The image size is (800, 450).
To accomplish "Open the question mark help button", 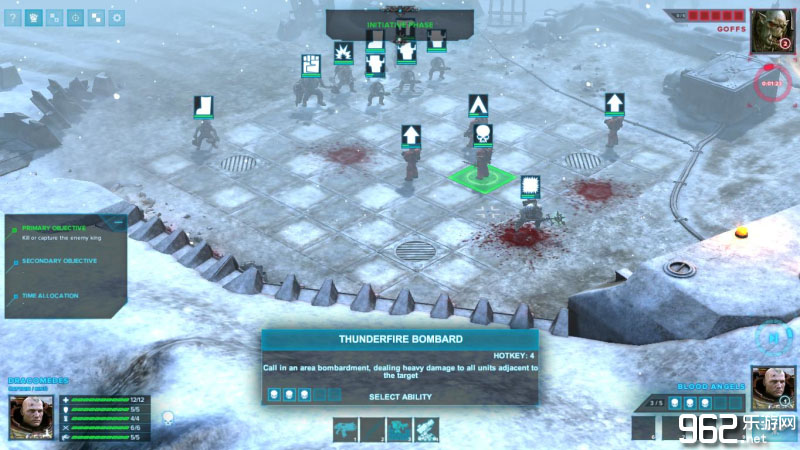I will coord(13,17).
